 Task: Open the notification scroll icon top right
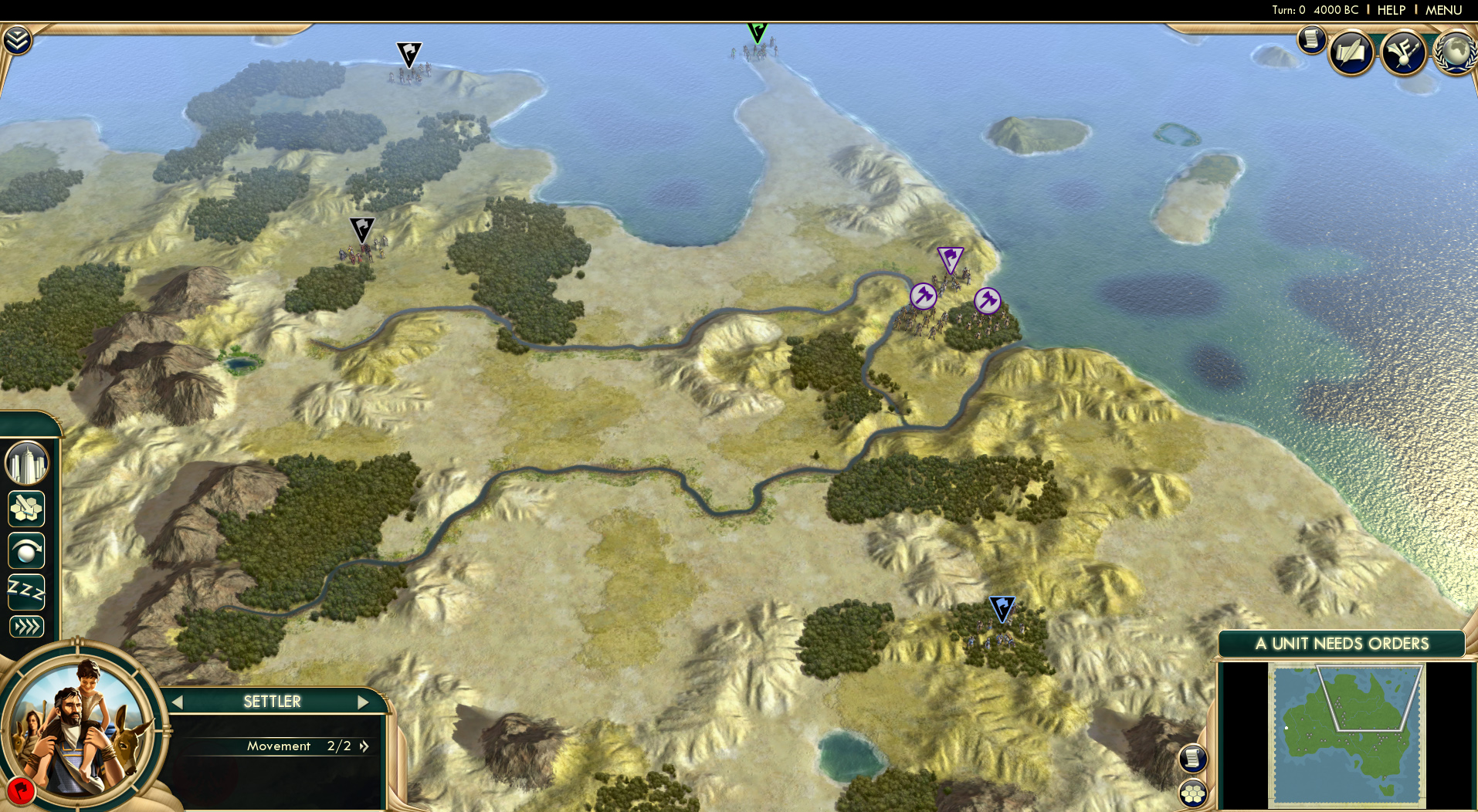[1311, 40]
